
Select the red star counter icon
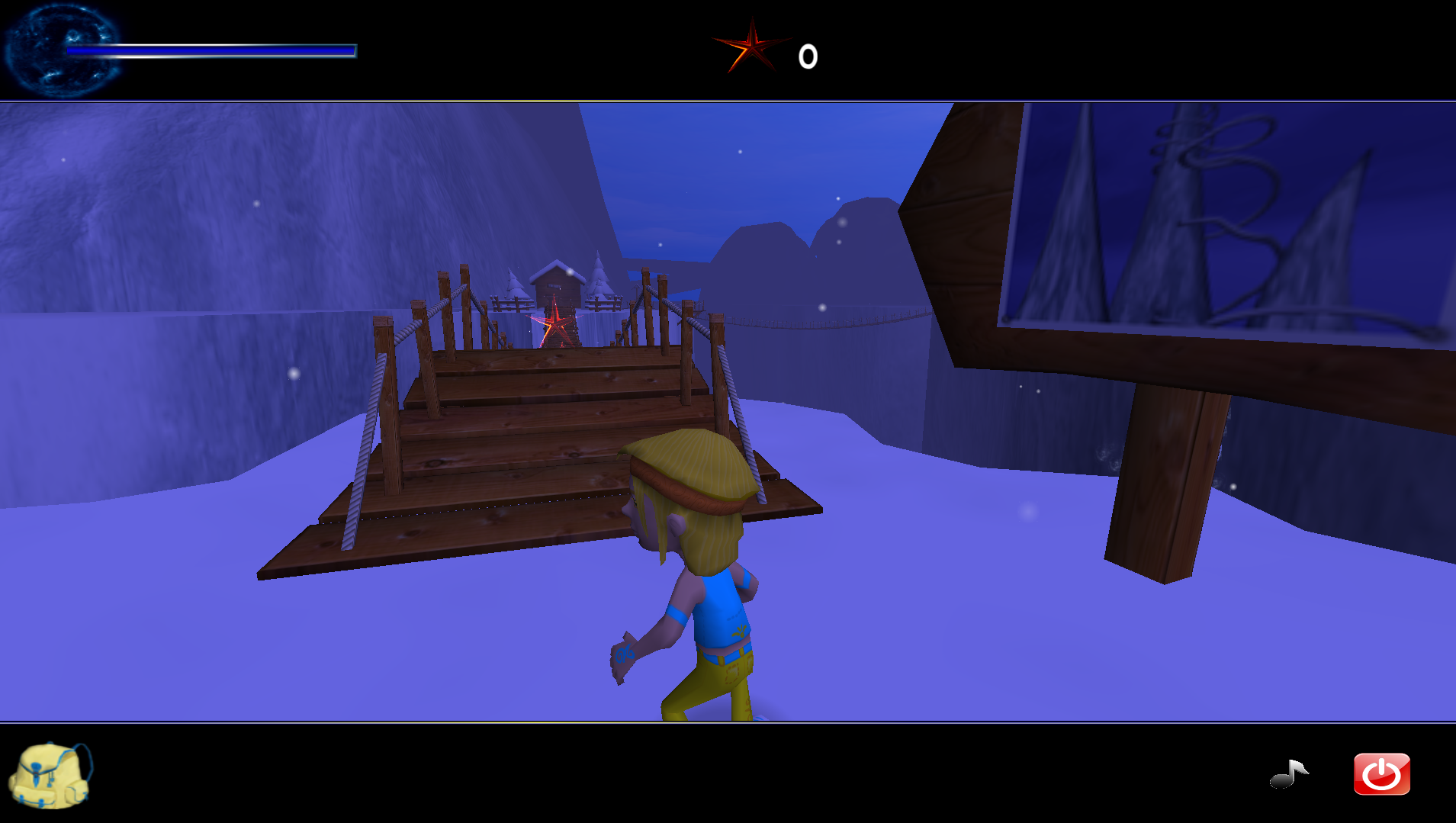coord(751,50)
